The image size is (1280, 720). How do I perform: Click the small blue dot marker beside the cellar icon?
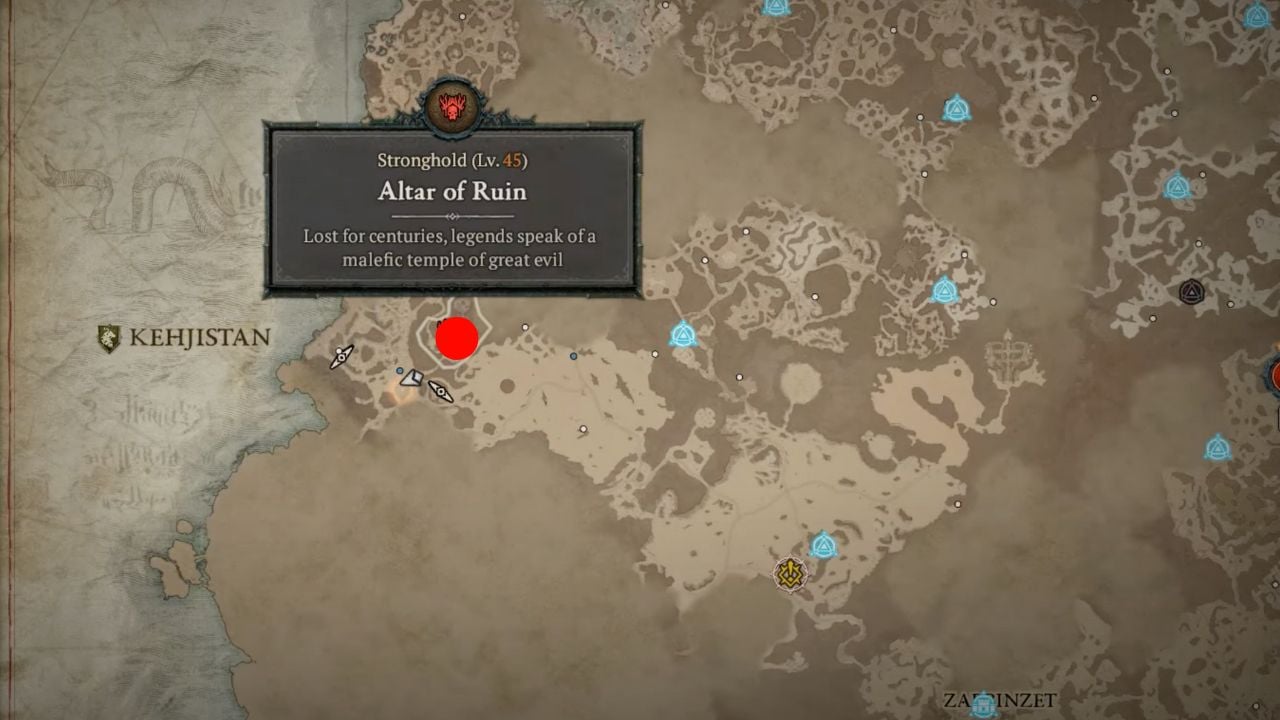[400, 370]
